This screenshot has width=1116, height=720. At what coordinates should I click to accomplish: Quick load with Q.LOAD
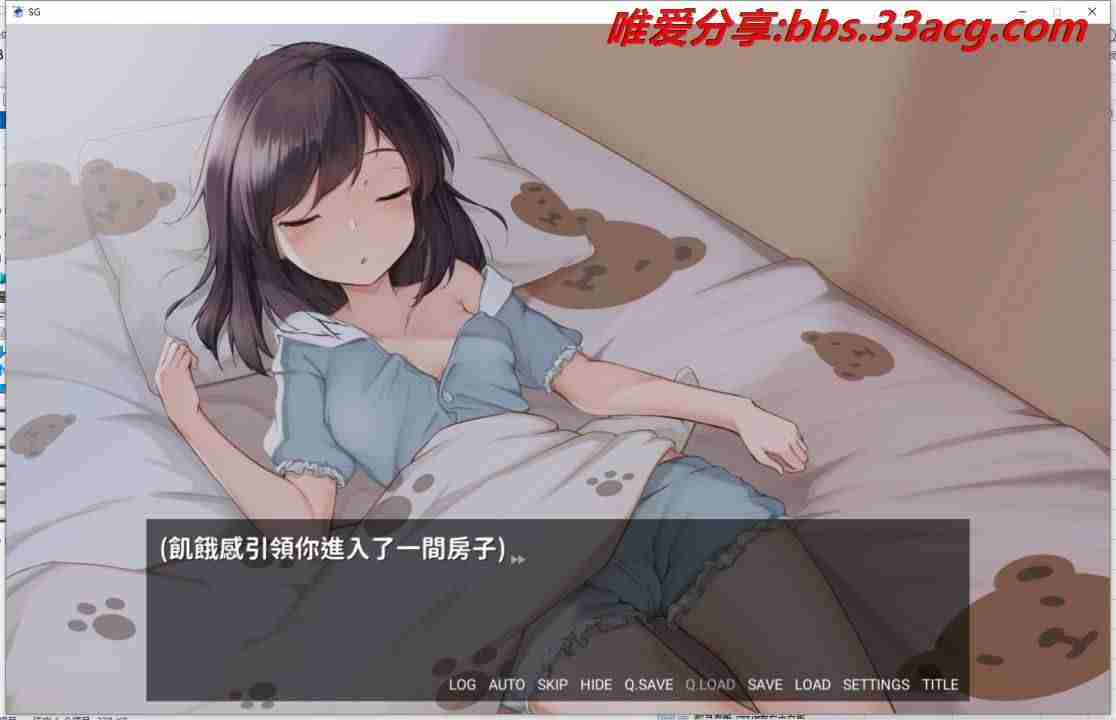tap(710, 685)
